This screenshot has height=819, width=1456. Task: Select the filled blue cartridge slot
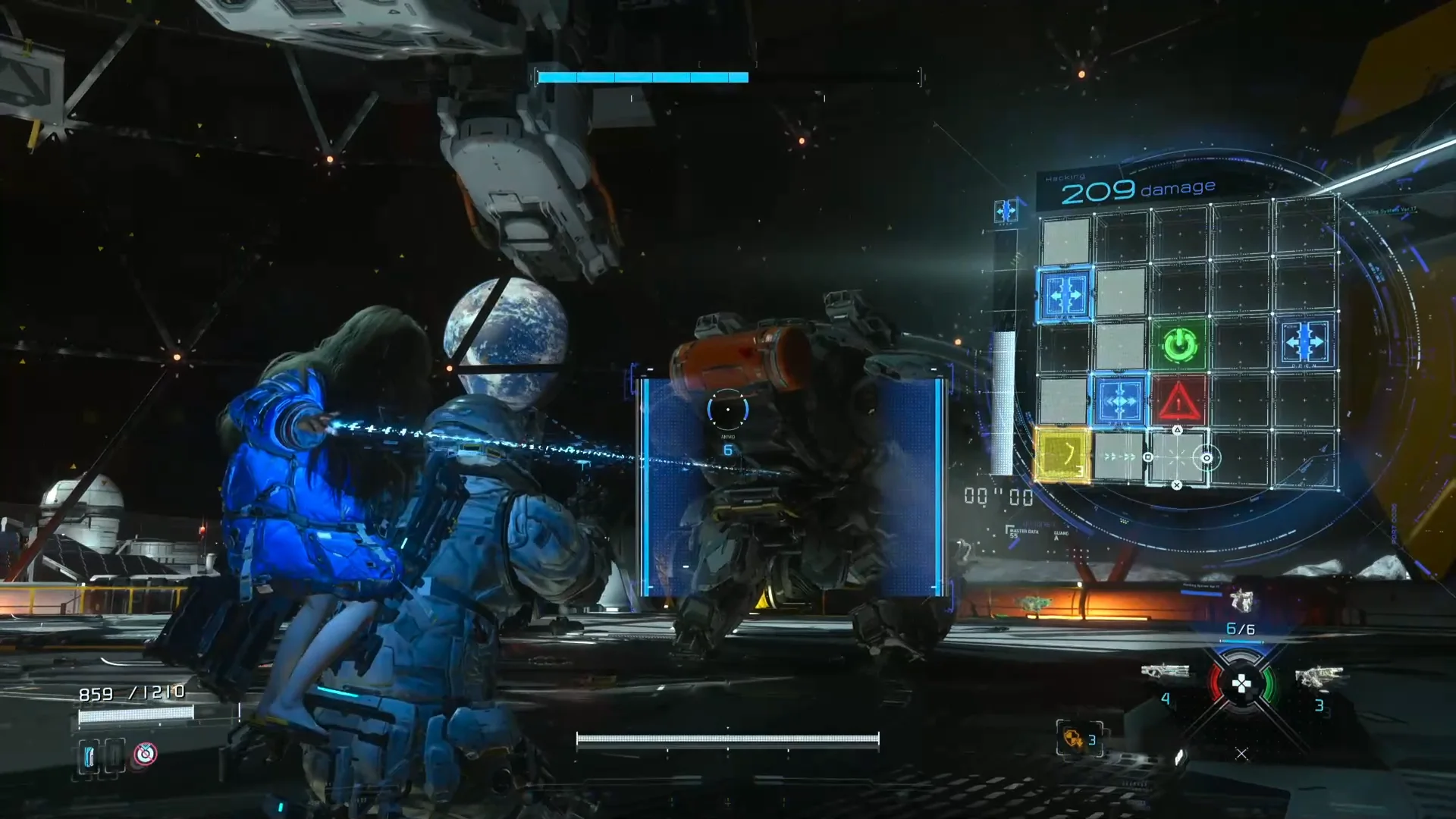(89, 755)
